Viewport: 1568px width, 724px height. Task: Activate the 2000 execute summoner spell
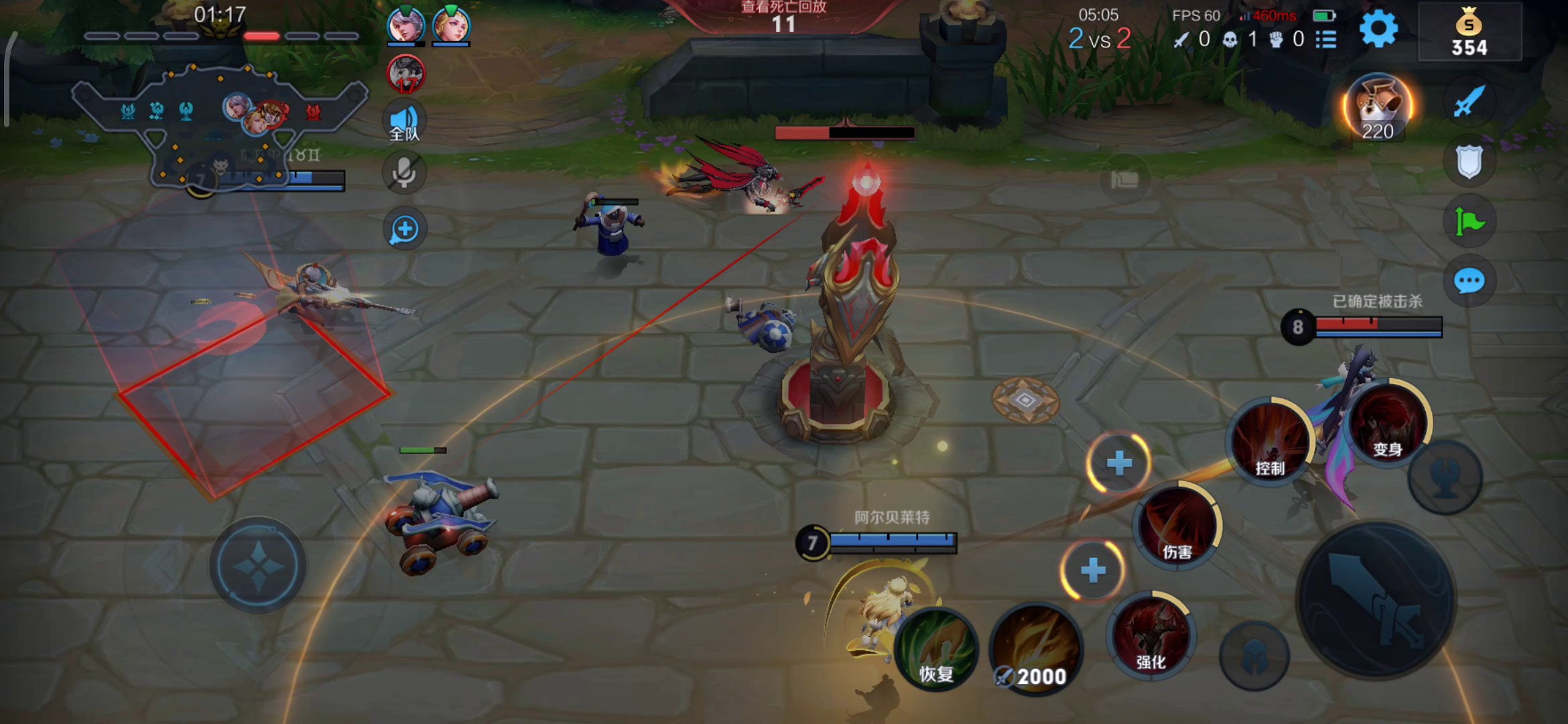(x=1036, y=649)
